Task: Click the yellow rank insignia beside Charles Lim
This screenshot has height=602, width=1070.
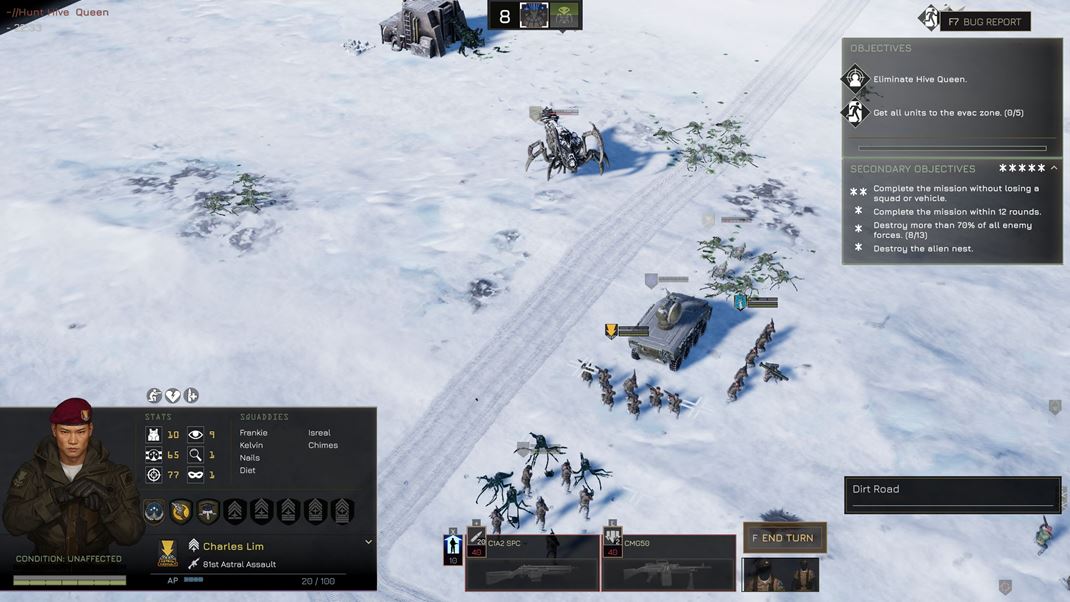Action: pos(168,552)
